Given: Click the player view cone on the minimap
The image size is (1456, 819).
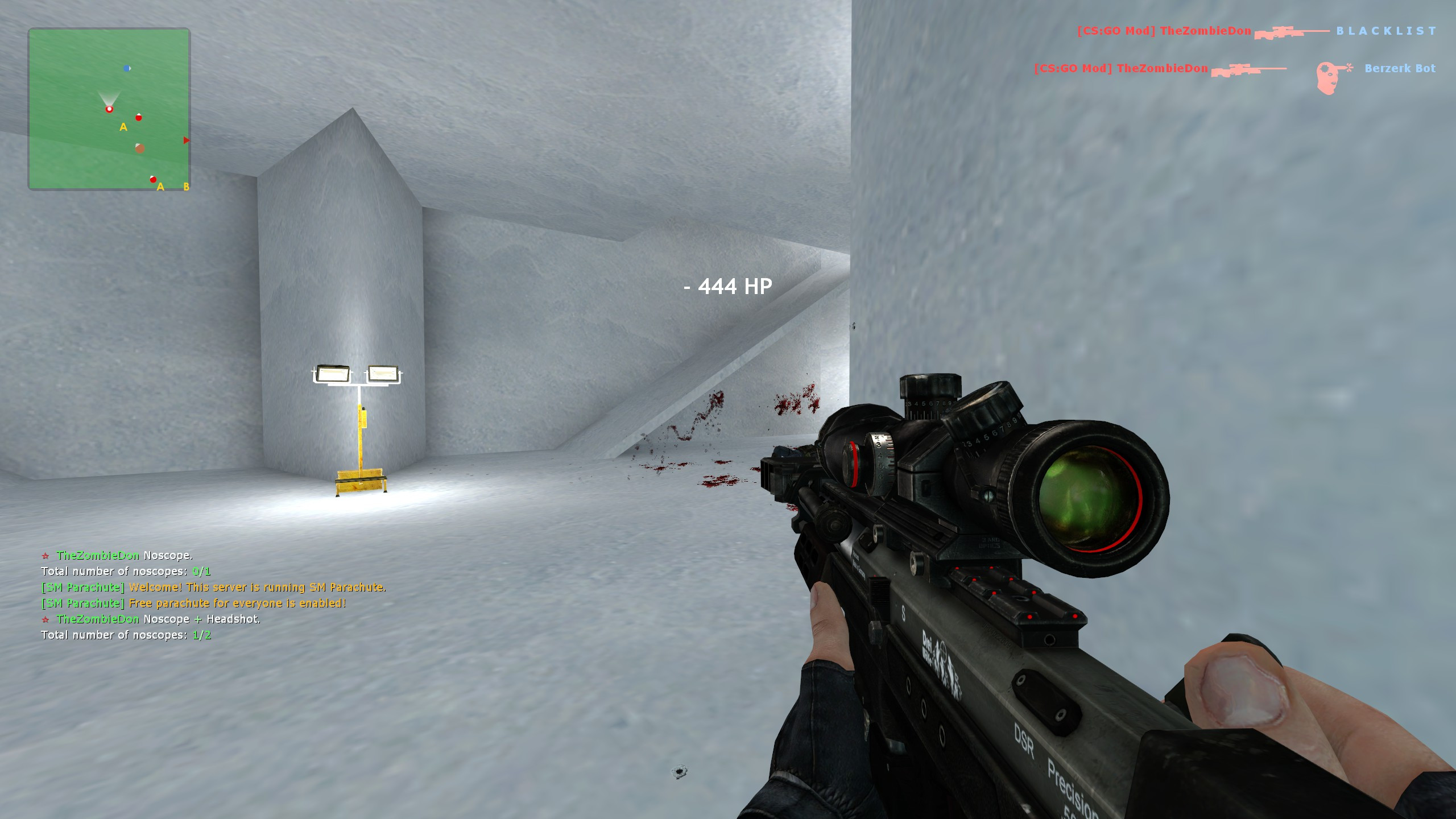Looking at the screenshot, I should (109, 96).
